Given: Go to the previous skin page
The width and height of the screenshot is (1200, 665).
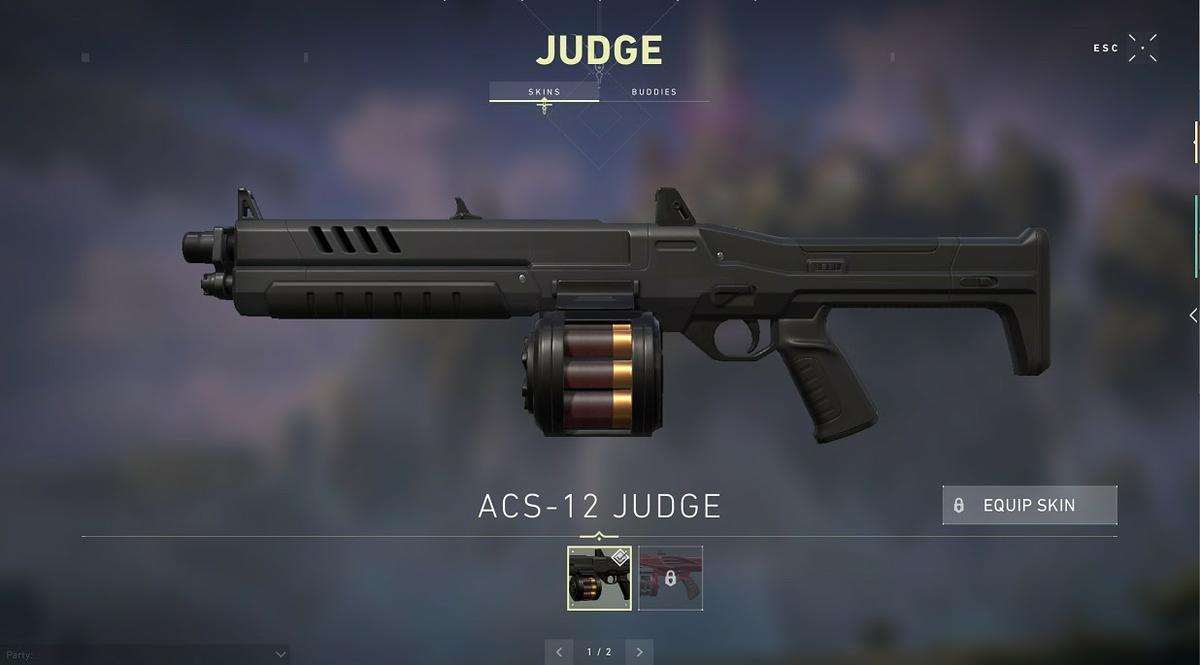Looking at the screenshot, I should coord(559,652).
